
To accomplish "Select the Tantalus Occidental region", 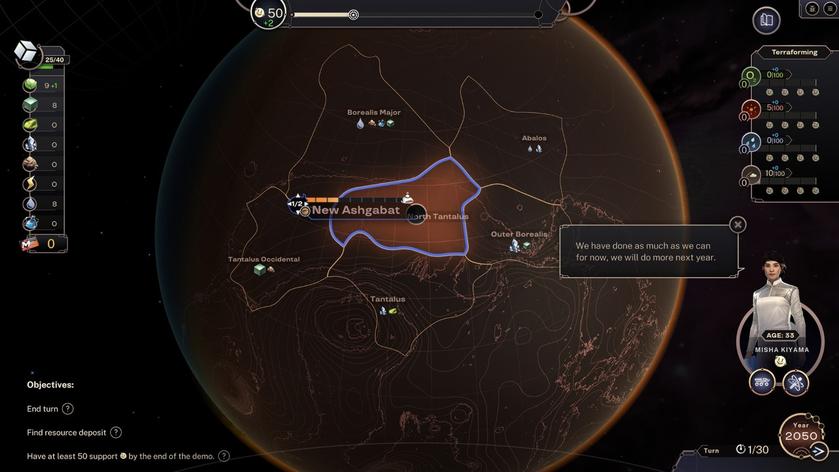I will click(x=263, y=260).
